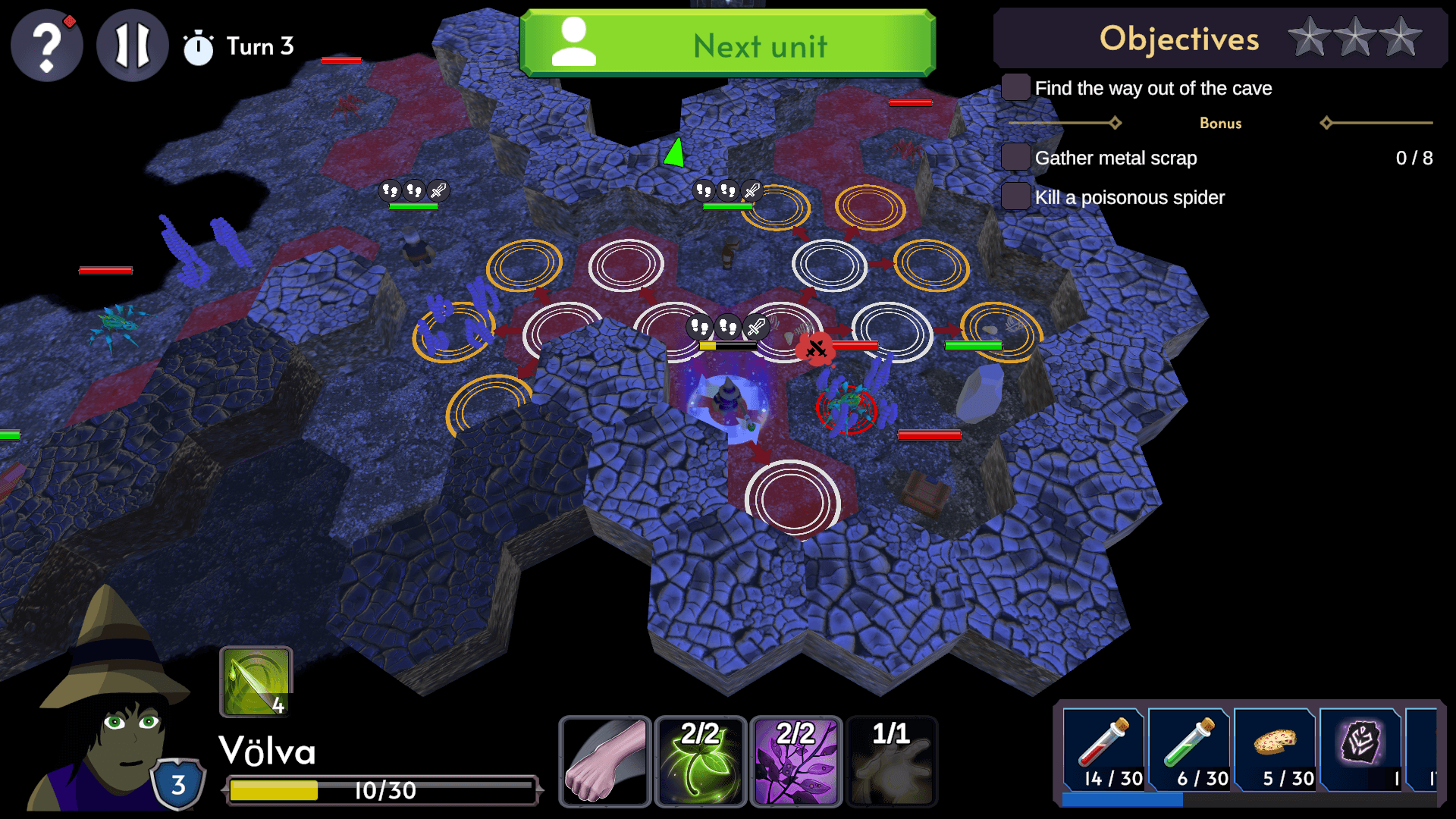Viewport: 1456px width, 819px height.
Task: Move to the white-ringed tile below Völva
Action: point(792,500)
